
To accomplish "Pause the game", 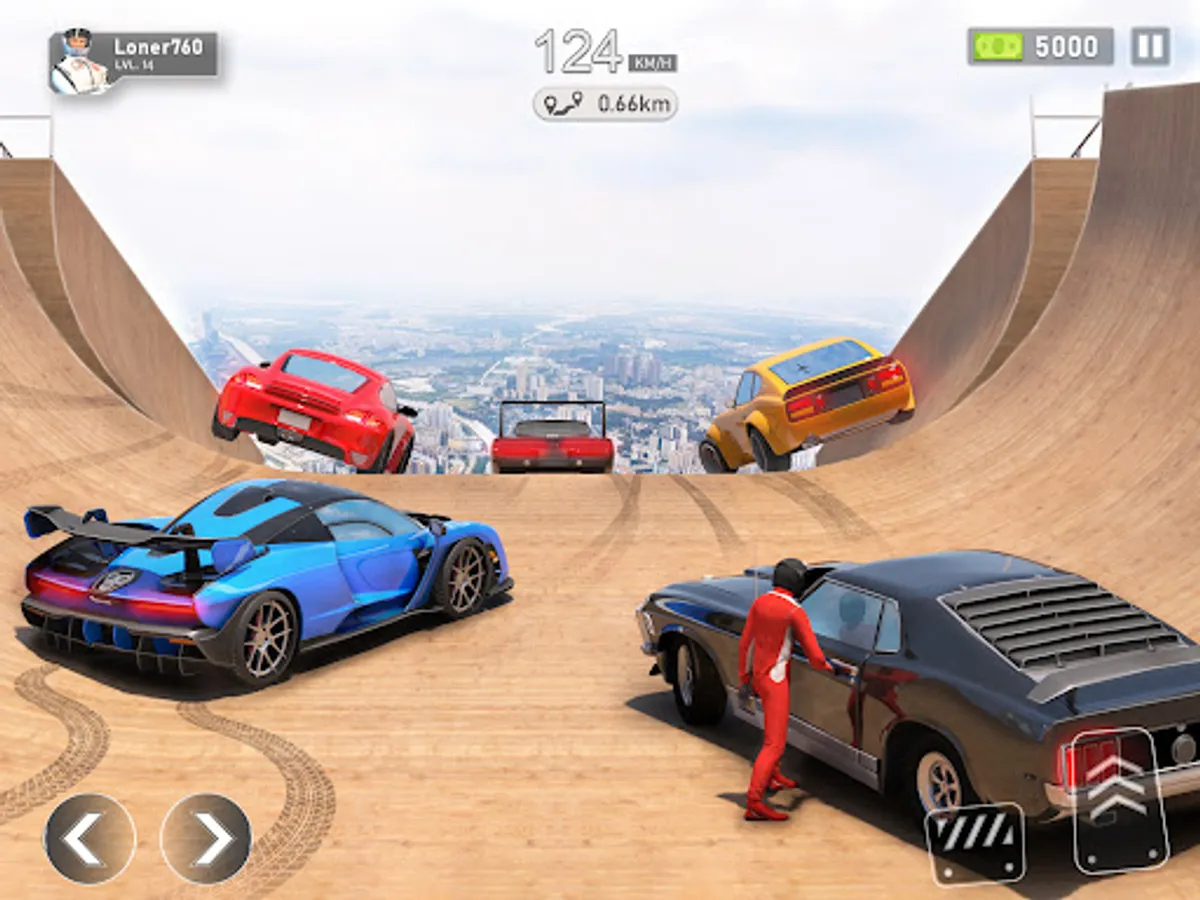I will [x=1150, y=46].
